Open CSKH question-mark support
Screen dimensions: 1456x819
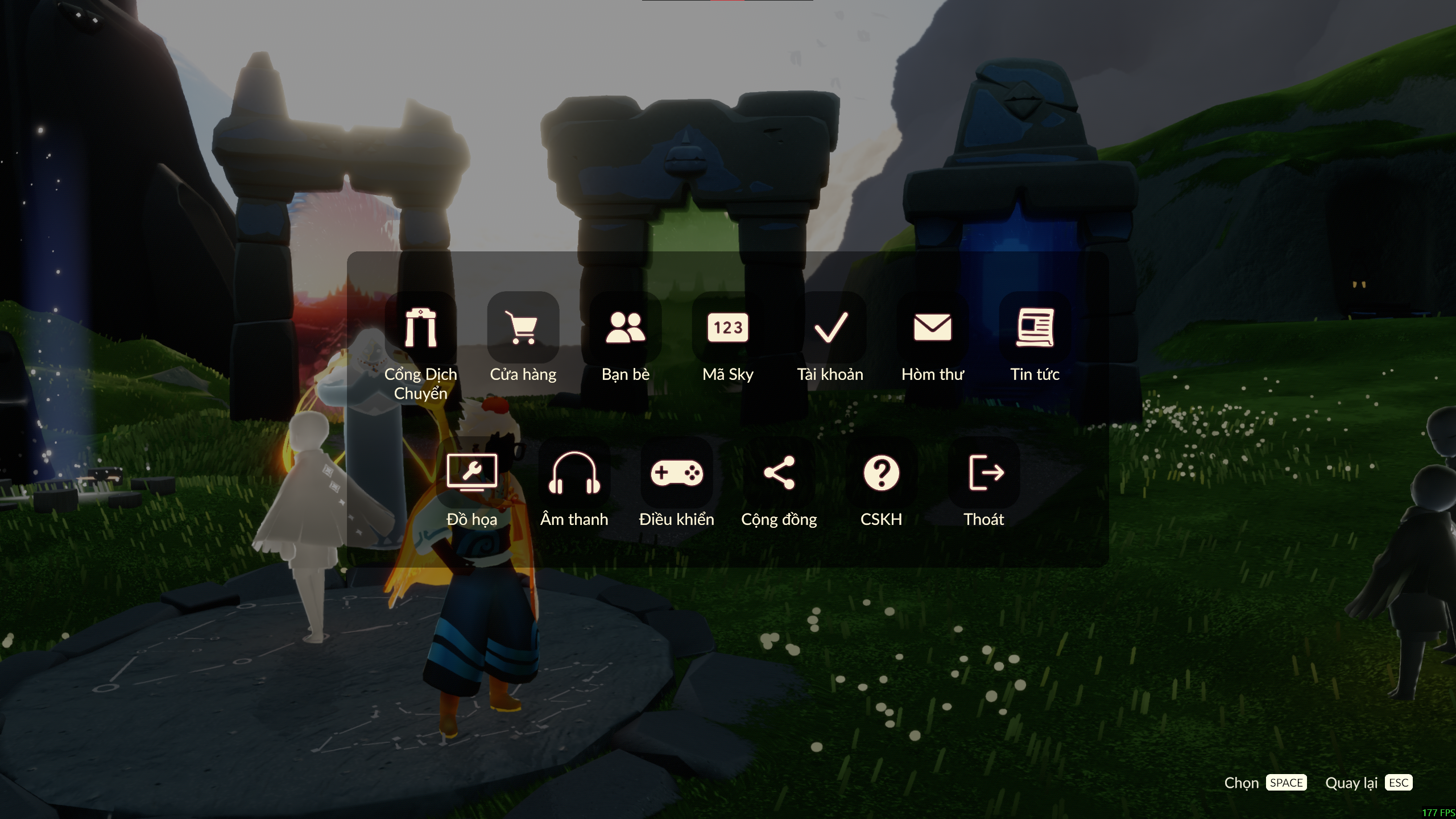pyautogui.click(x=882, y=473)
